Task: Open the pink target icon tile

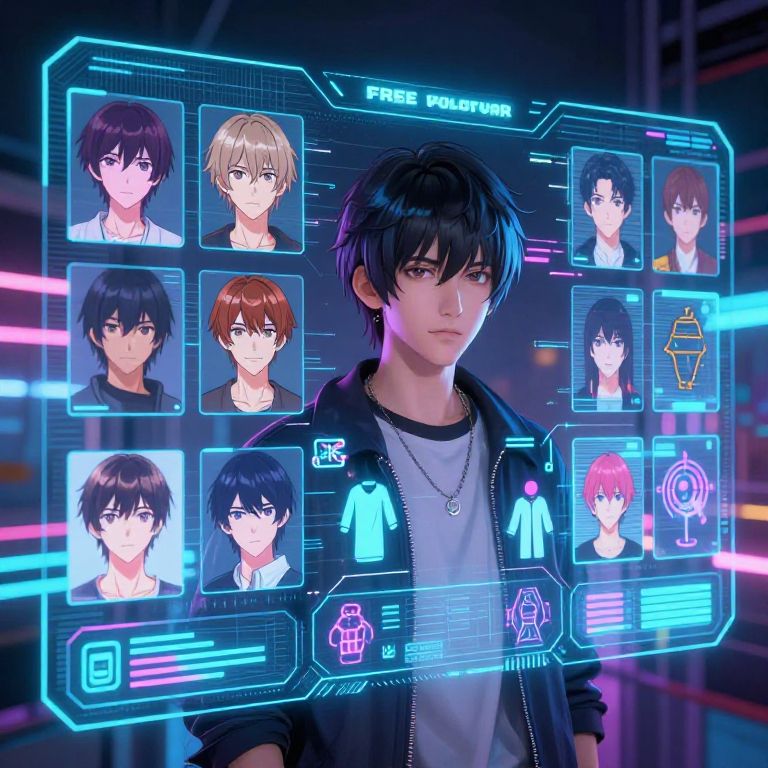Action: point(685,497)
